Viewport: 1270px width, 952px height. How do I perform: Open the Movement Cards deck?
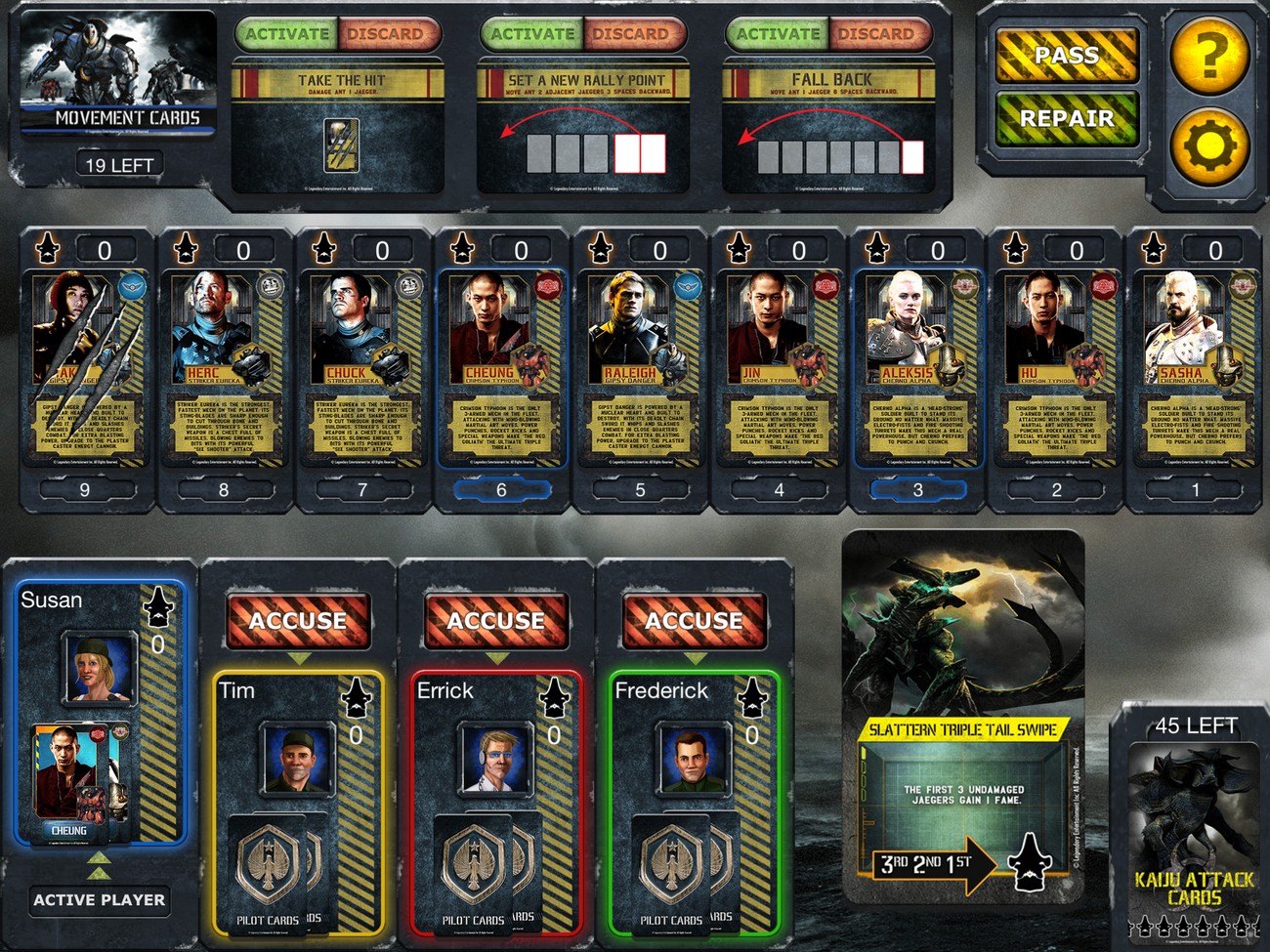click(117, 73)
